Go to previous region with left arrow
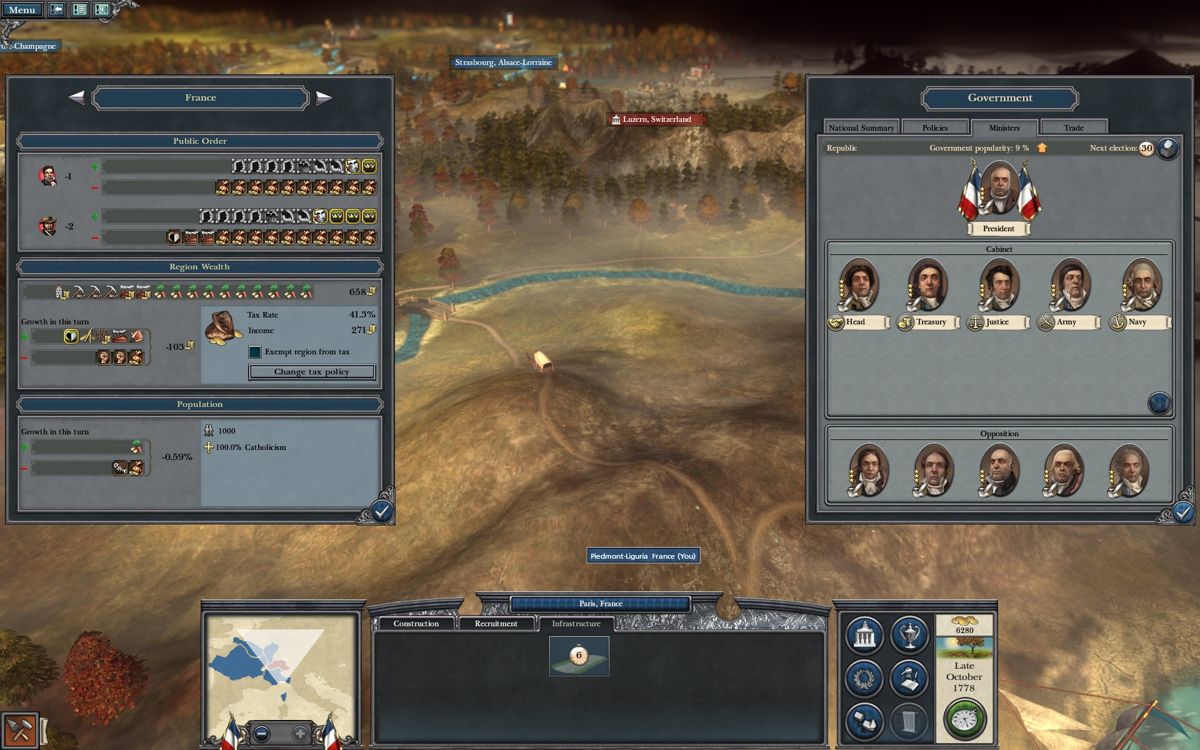 pyautogui.click(x=76, y=98)
